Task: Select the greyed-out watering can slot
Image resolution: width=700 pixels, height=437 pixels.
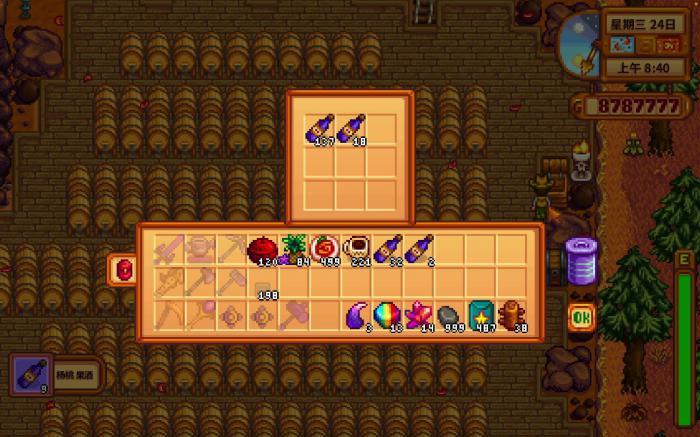Action: [200, 250]
